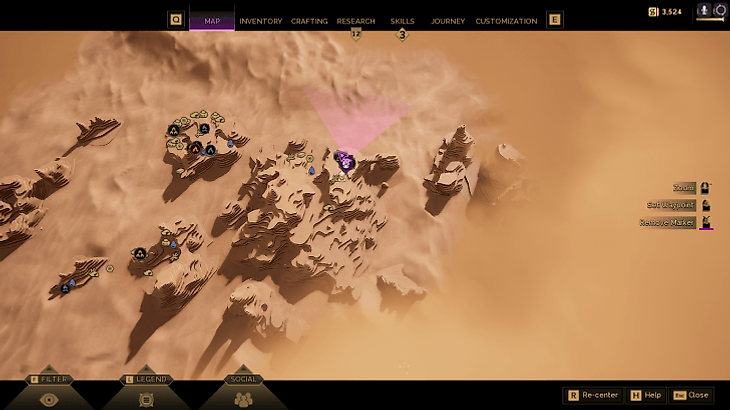Switch to the Customization tab
730x410 pixels.
[506, 21]
